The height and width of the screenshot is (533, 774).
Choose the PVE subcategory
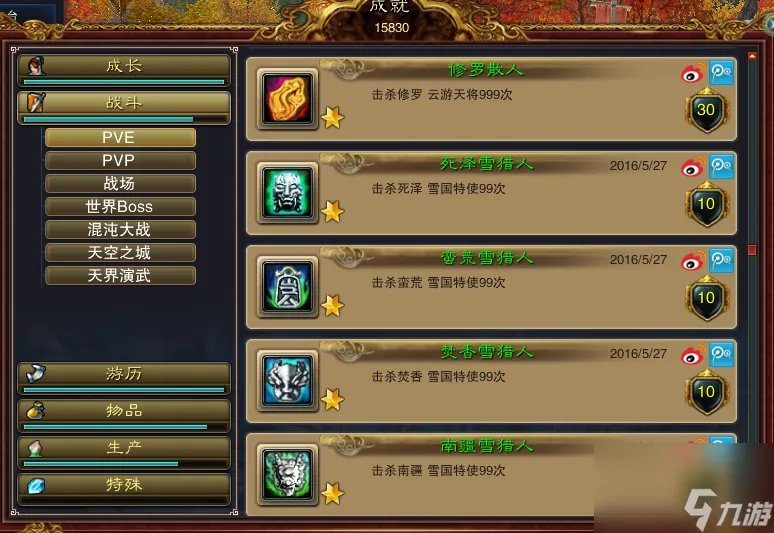click(119, 138)
